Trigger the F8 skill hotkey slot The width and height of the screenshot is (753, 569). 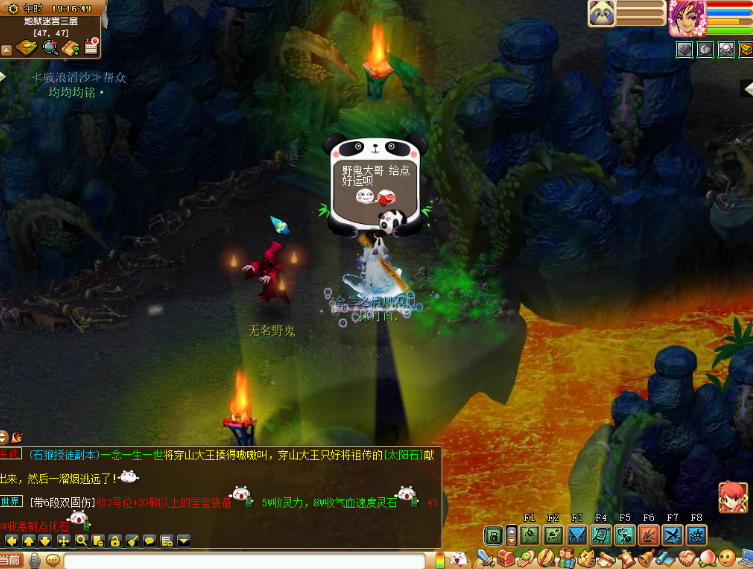(696, 536)
